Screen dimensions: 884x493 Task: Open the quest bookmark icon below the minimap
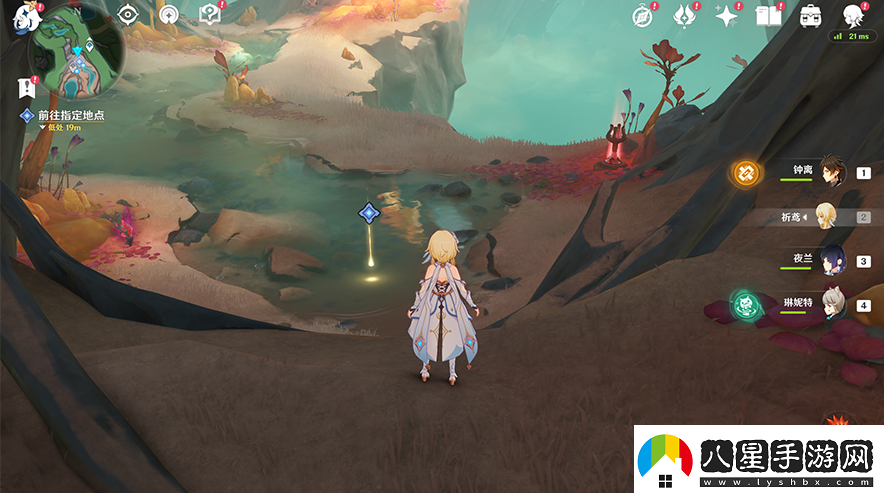(x=26, y=88)
